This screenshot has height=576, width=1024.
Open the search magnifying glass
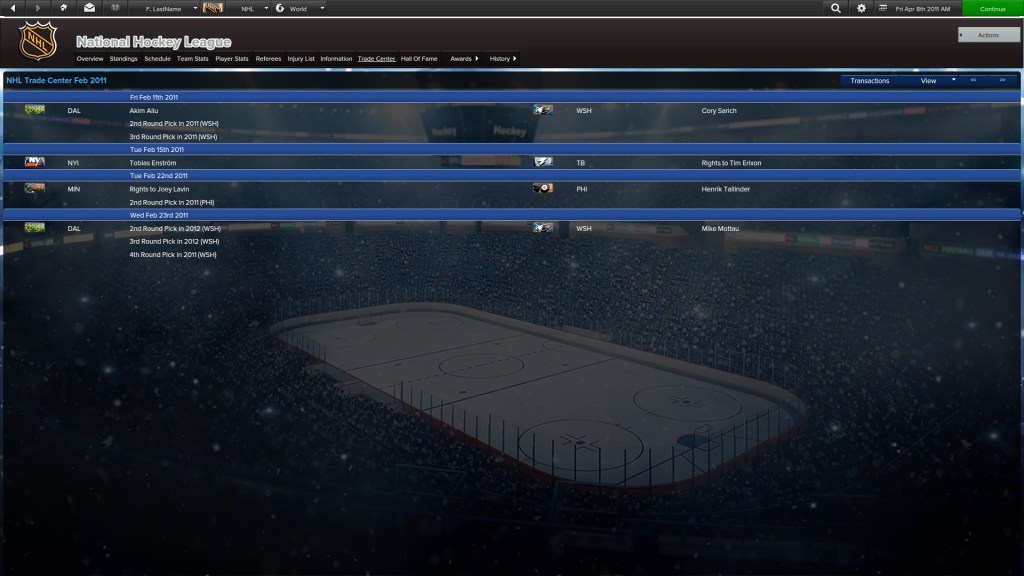pos(836,8)
